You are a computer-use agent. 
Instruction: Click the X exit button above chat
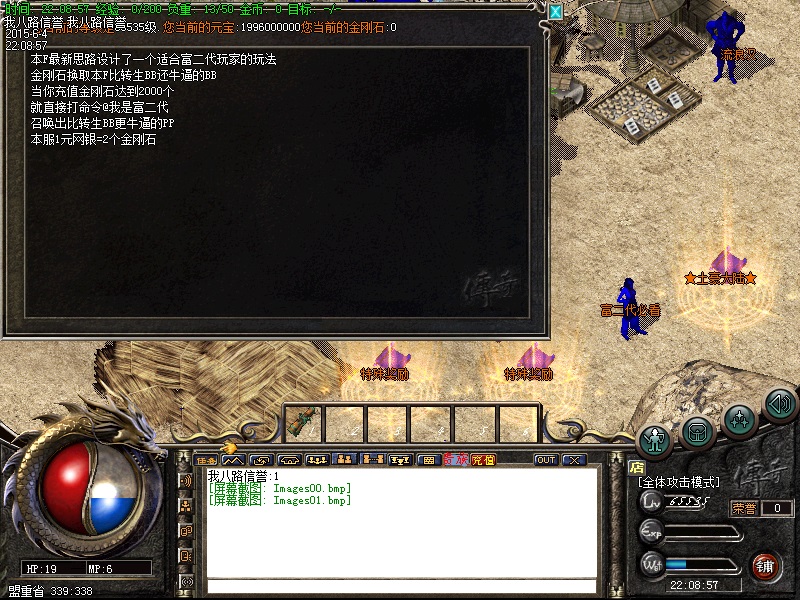click(574, 460)
